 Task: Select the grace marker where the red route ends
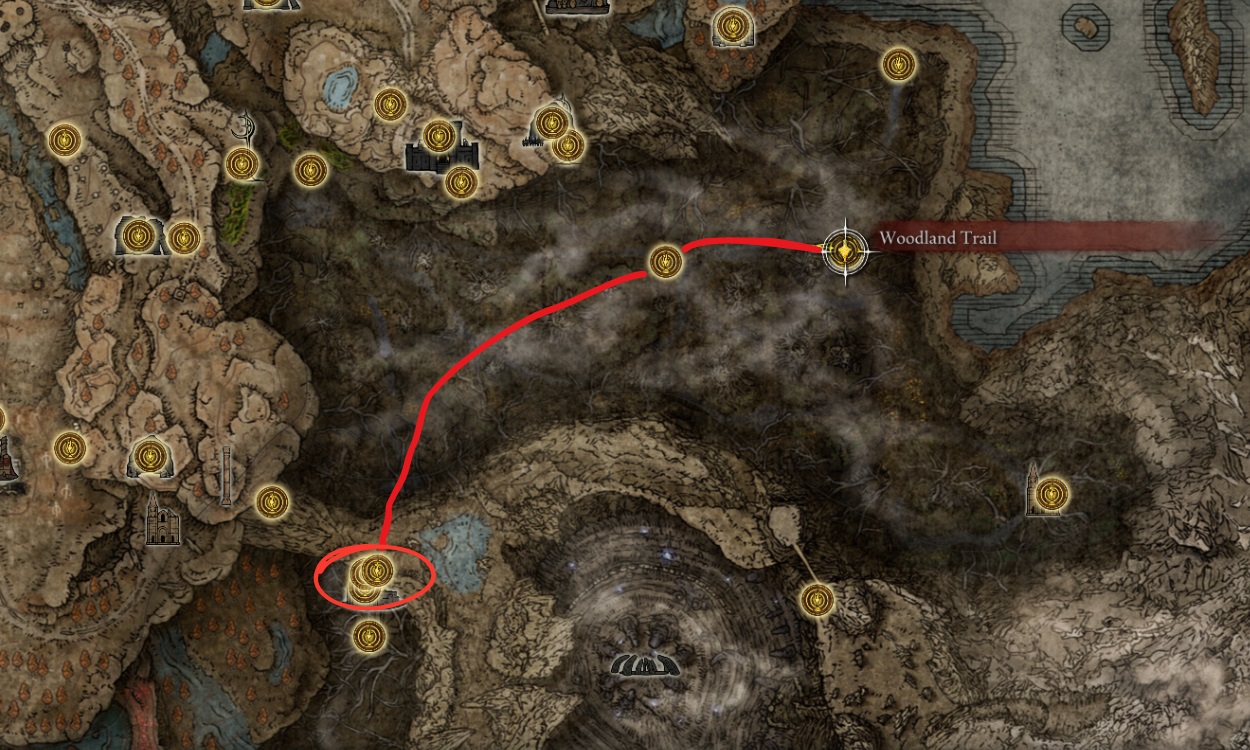pos(376,570)
